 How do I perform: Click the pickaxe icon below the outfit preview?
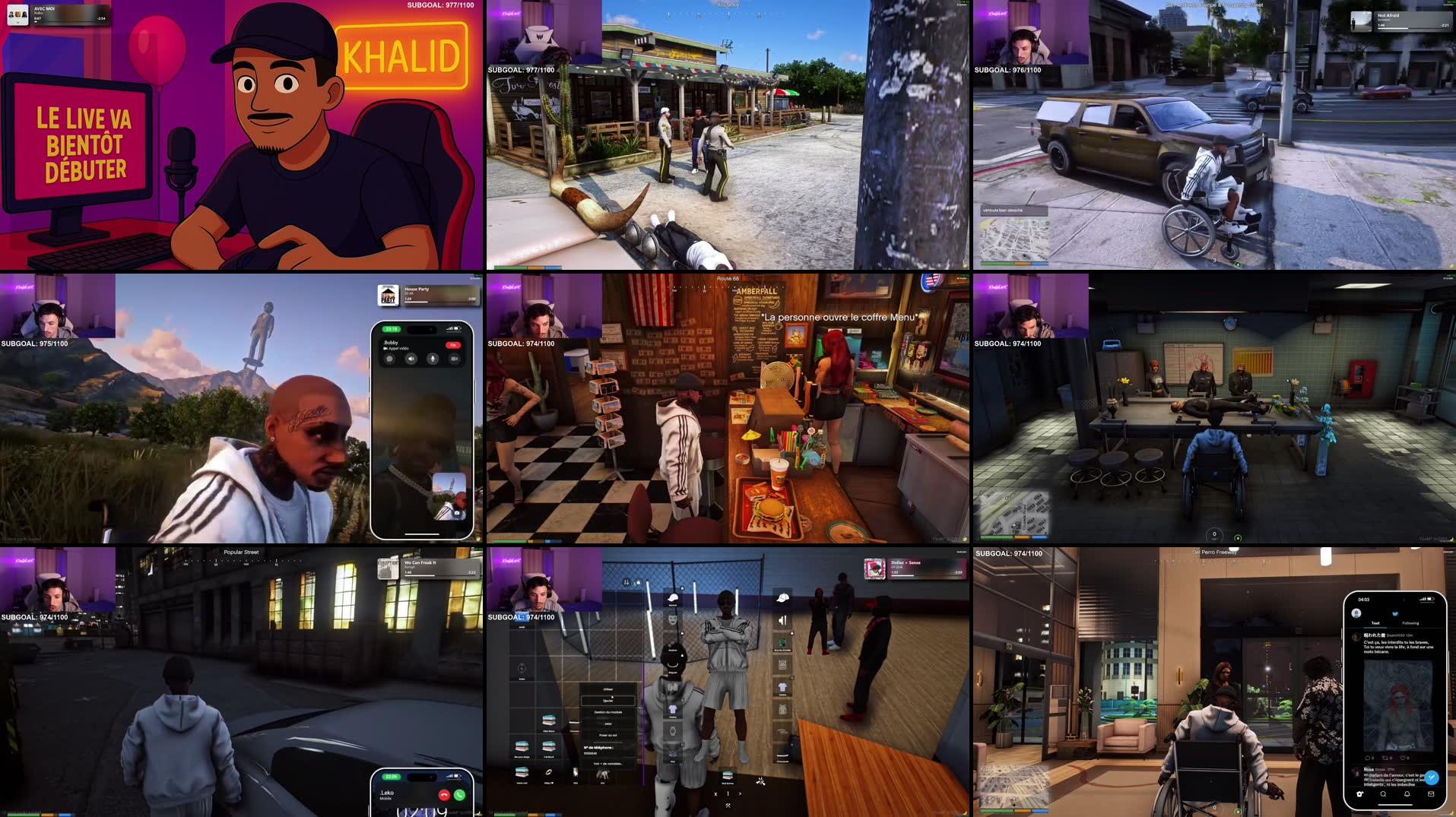[728, 808]
